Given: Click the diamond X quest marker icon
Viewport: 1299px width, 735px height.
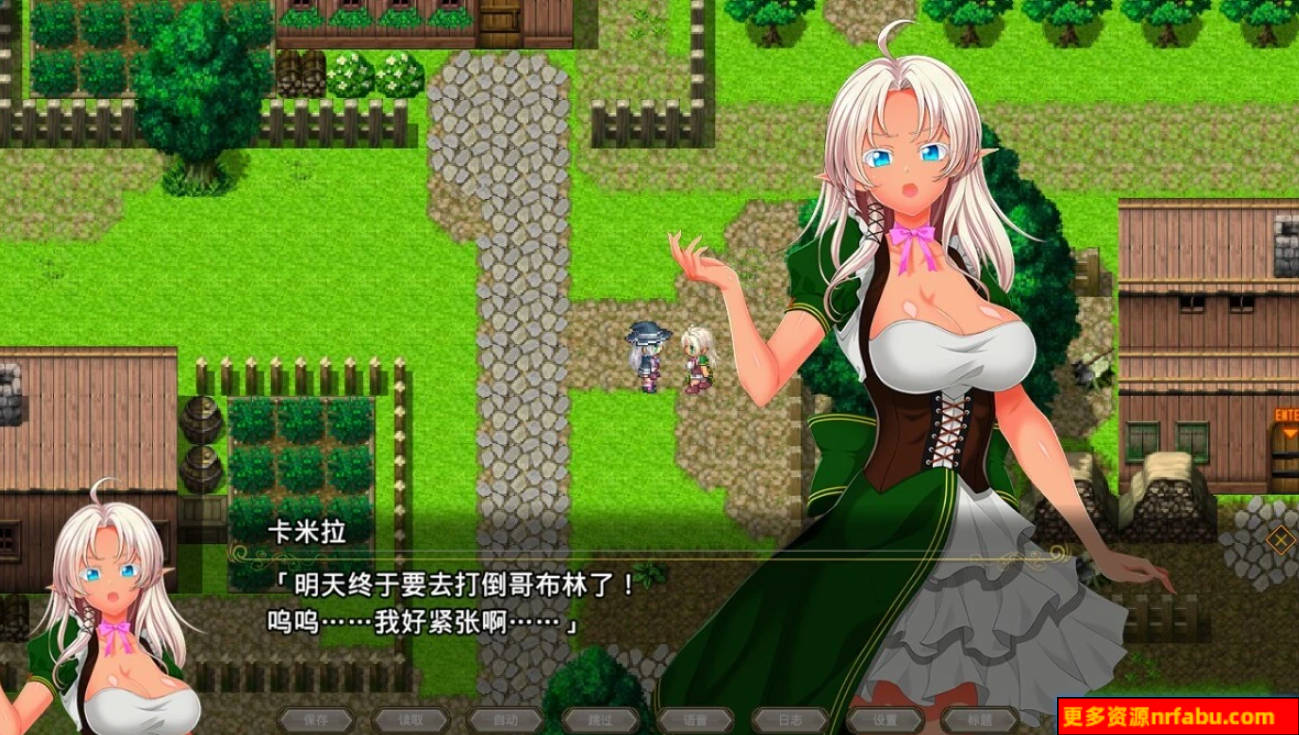Looking at the screenshot, I should tap(1279, 537).
